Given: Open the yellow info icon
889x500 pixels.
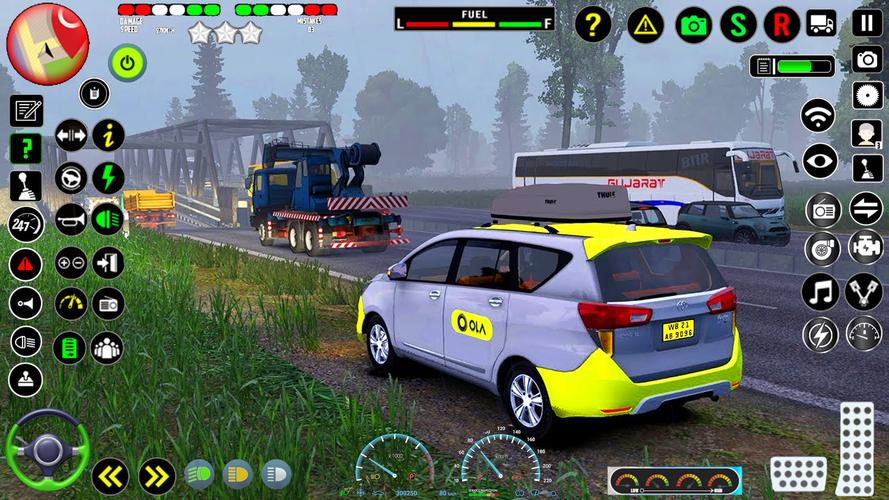Looking at the screenshot, I should point(108,134).
